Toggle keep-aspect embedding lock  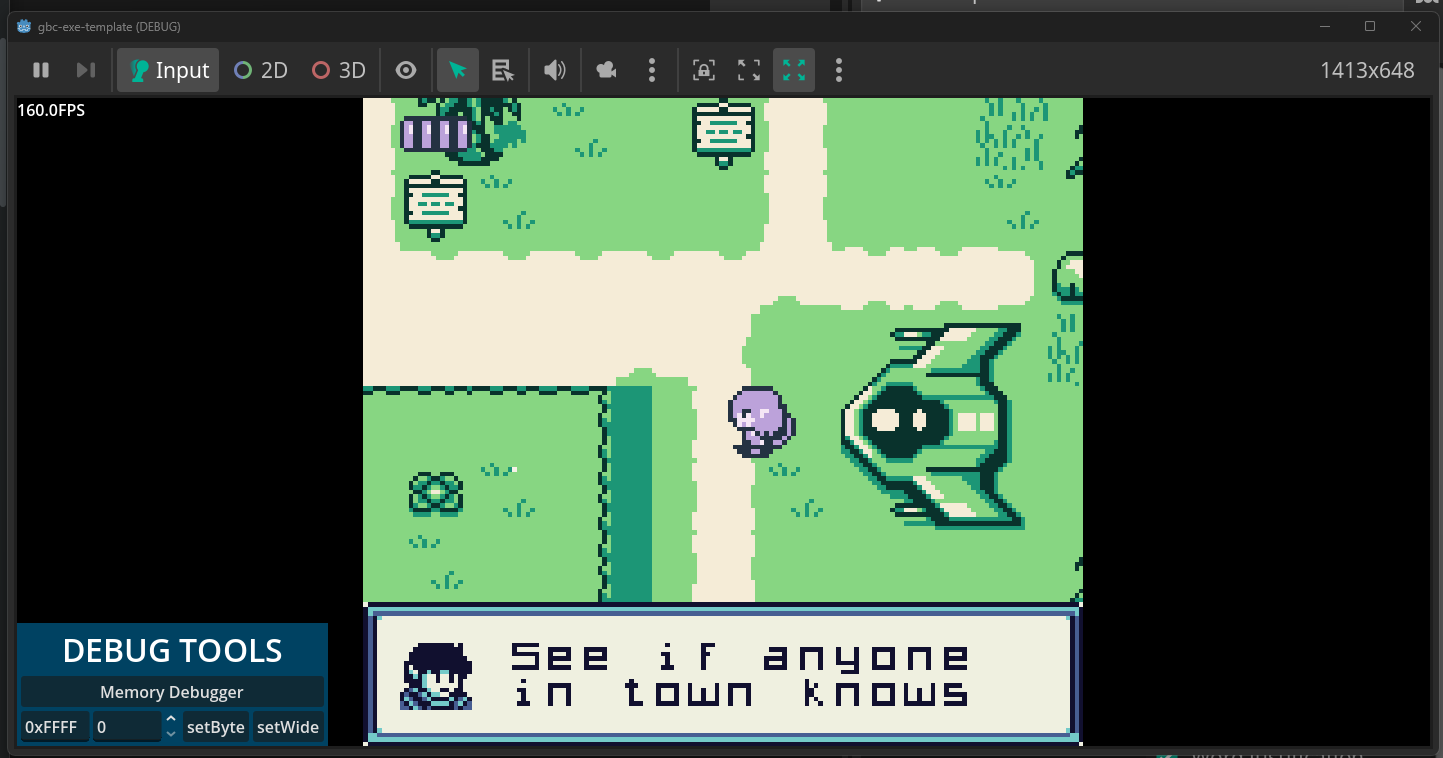pos(704,70)
